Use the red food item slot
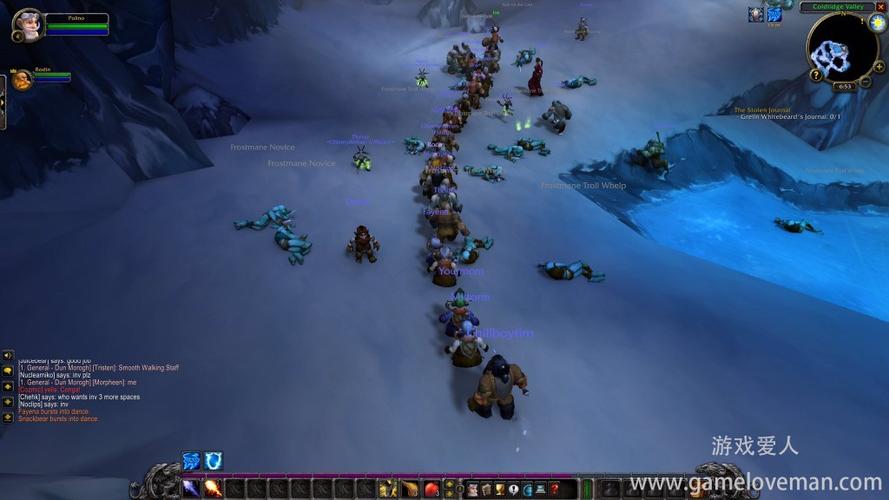 432,489
